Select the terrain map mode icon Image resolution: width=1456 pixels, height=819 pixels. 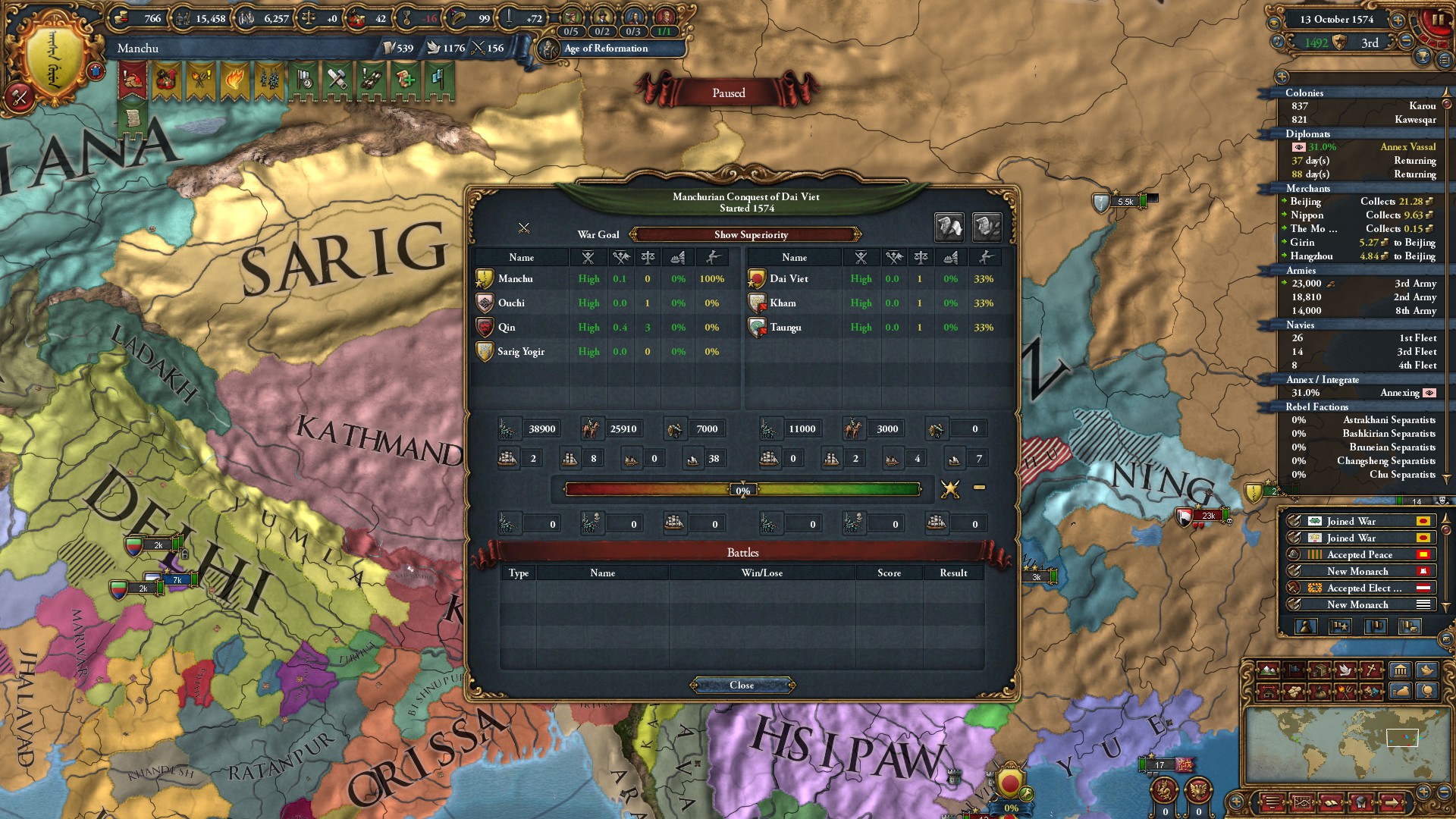[x=1267, y=670]
